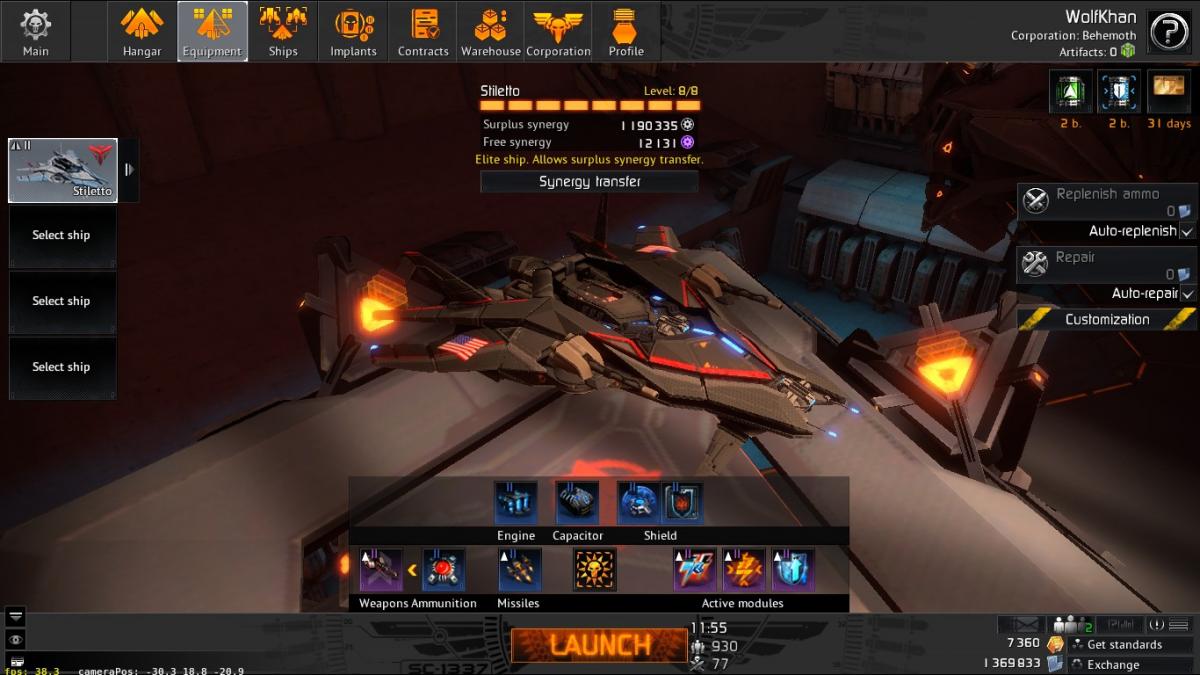Select the Stiletto ship slot

click(x=63, y=170)
